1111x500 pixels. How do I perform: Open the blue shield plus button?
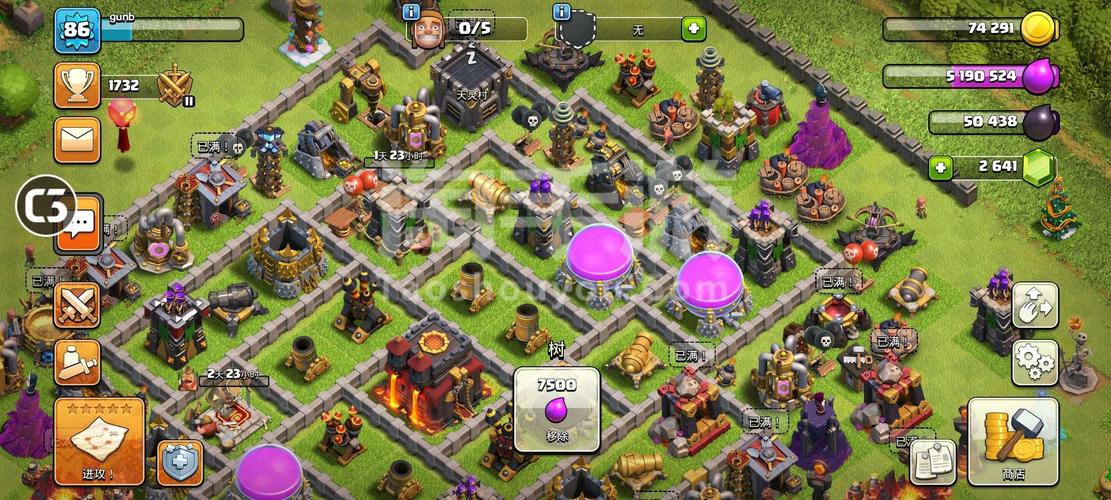(x=180, y=463)
